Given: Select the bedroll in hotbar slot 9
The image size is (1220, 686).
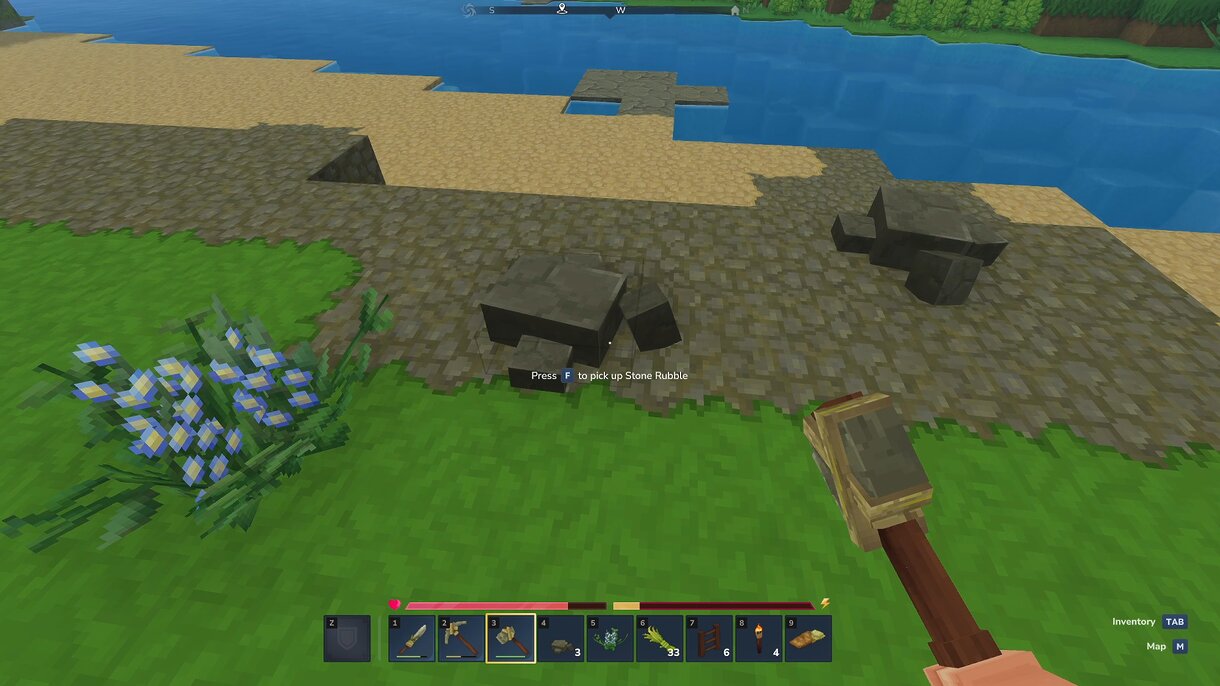Looking at the screenshot, I should point(807,638).
